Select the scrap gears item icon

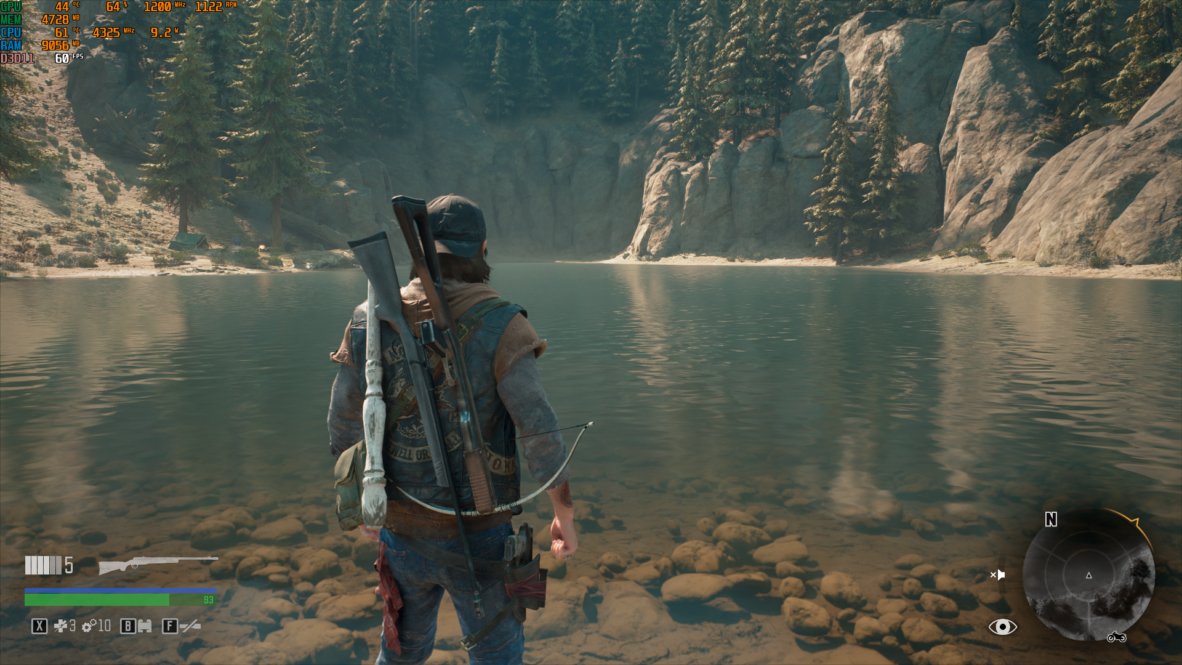(x=88, y=626)
